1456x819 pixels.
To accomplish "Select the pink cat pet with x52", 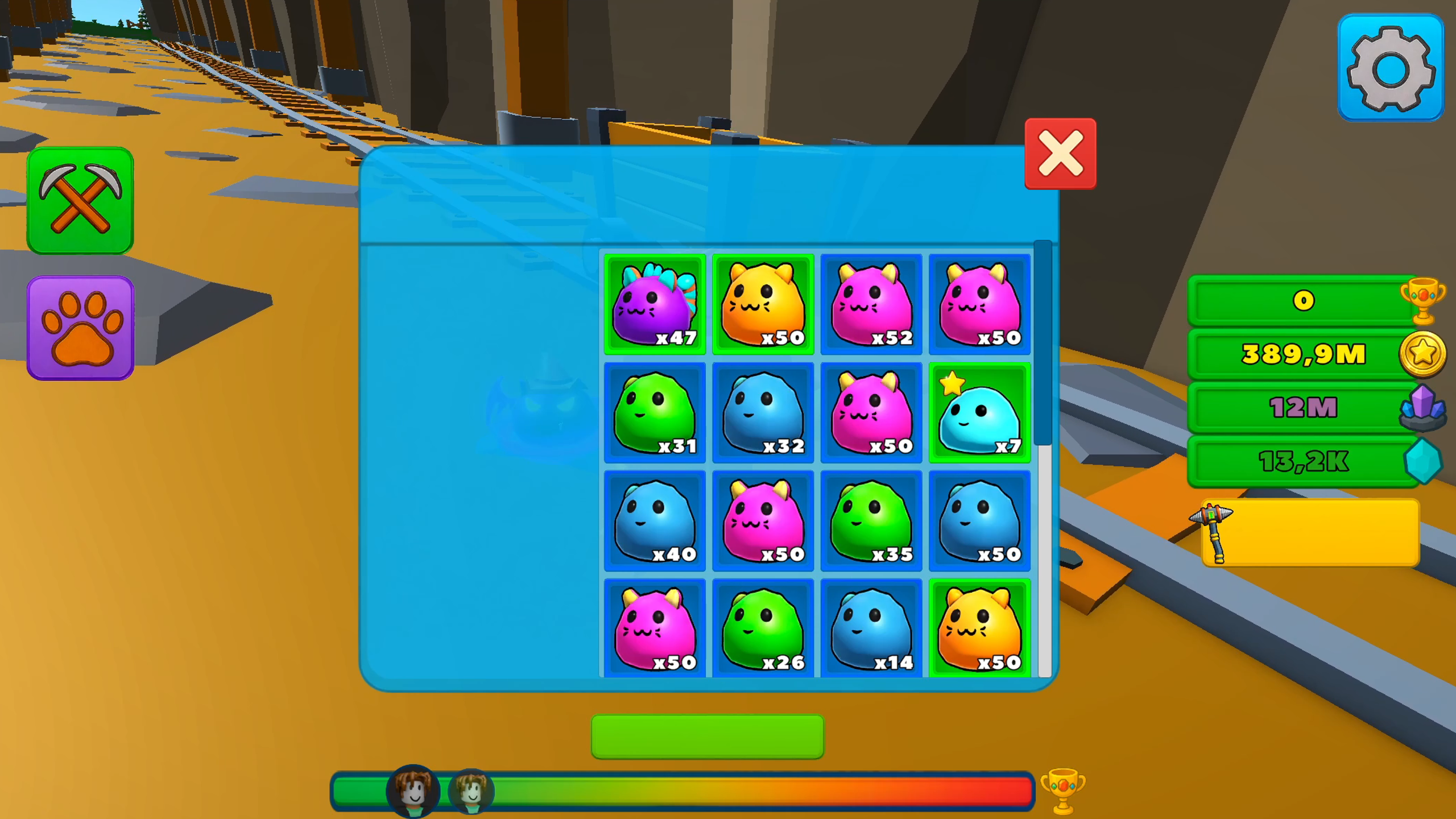I will tap(871, 305).
